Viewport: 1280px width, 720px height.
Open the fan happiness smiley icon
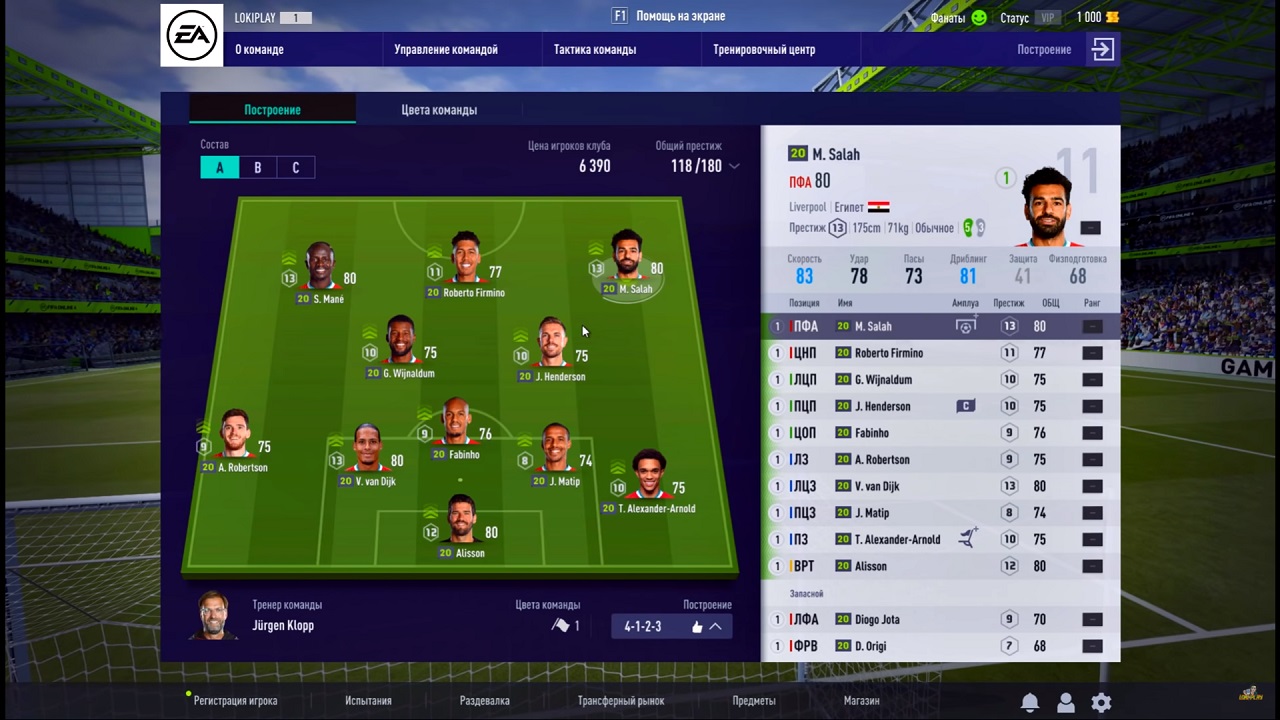pos(978,17)
